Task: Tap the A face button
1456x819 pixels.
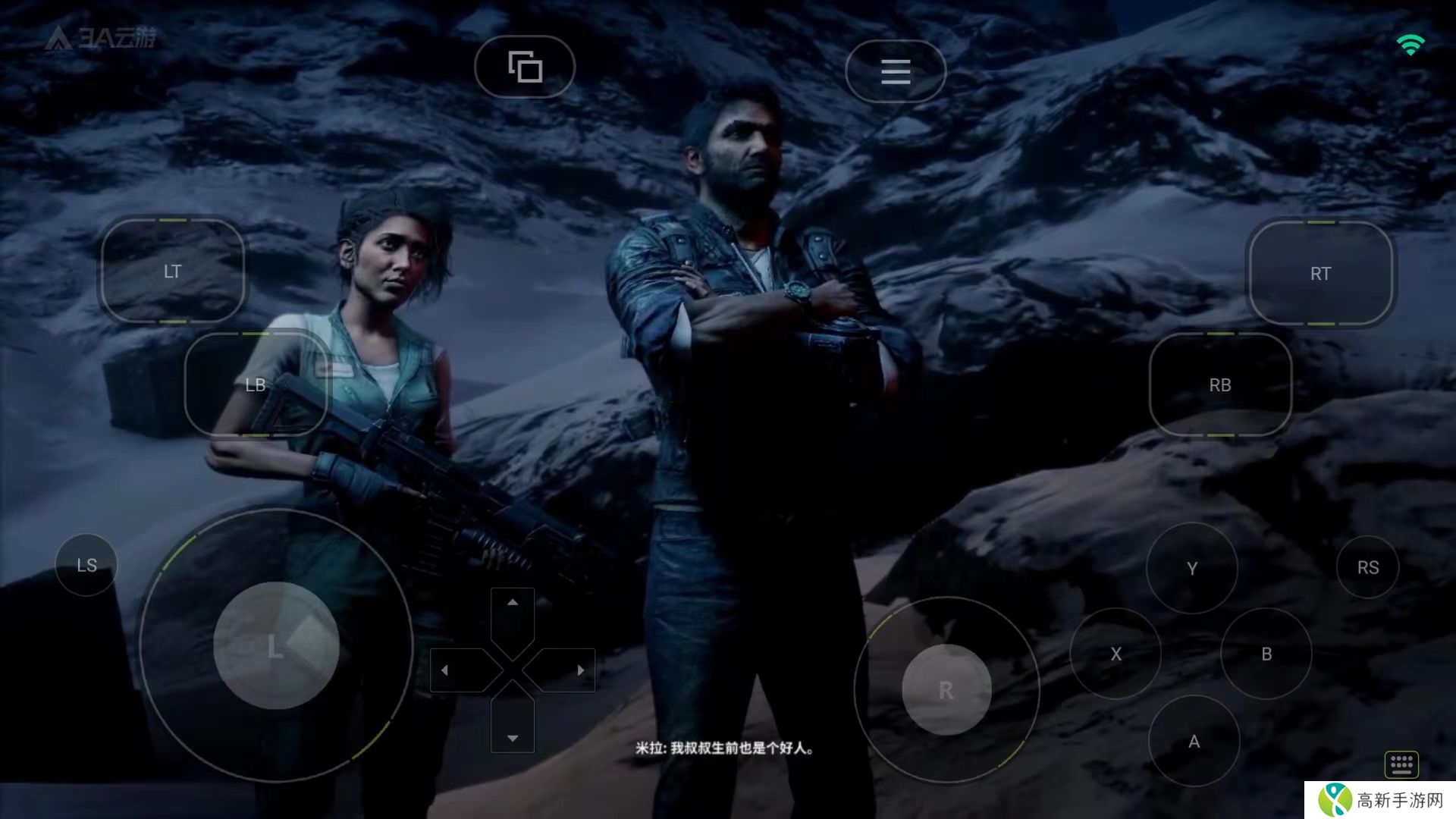Action: pos(1194,741)
